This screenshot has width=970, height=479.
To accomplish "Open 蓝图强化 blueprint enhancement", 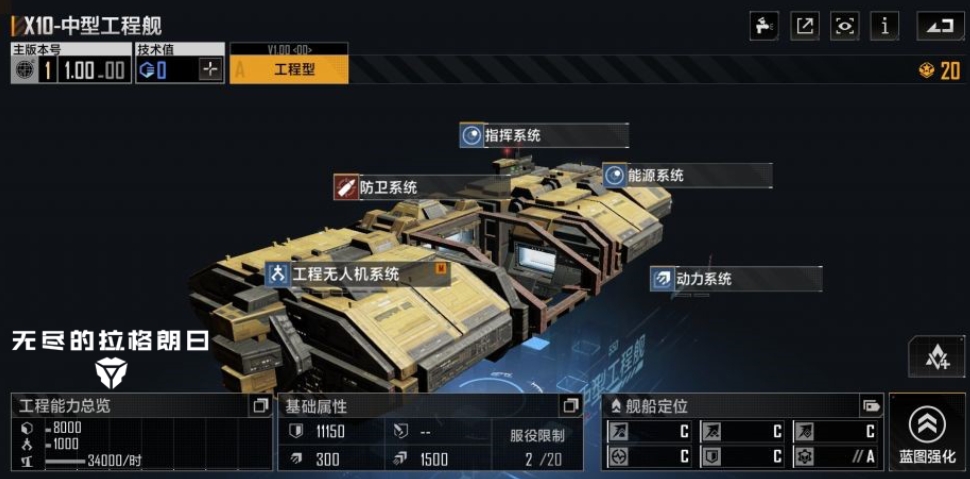I will [x=927, y=432].
